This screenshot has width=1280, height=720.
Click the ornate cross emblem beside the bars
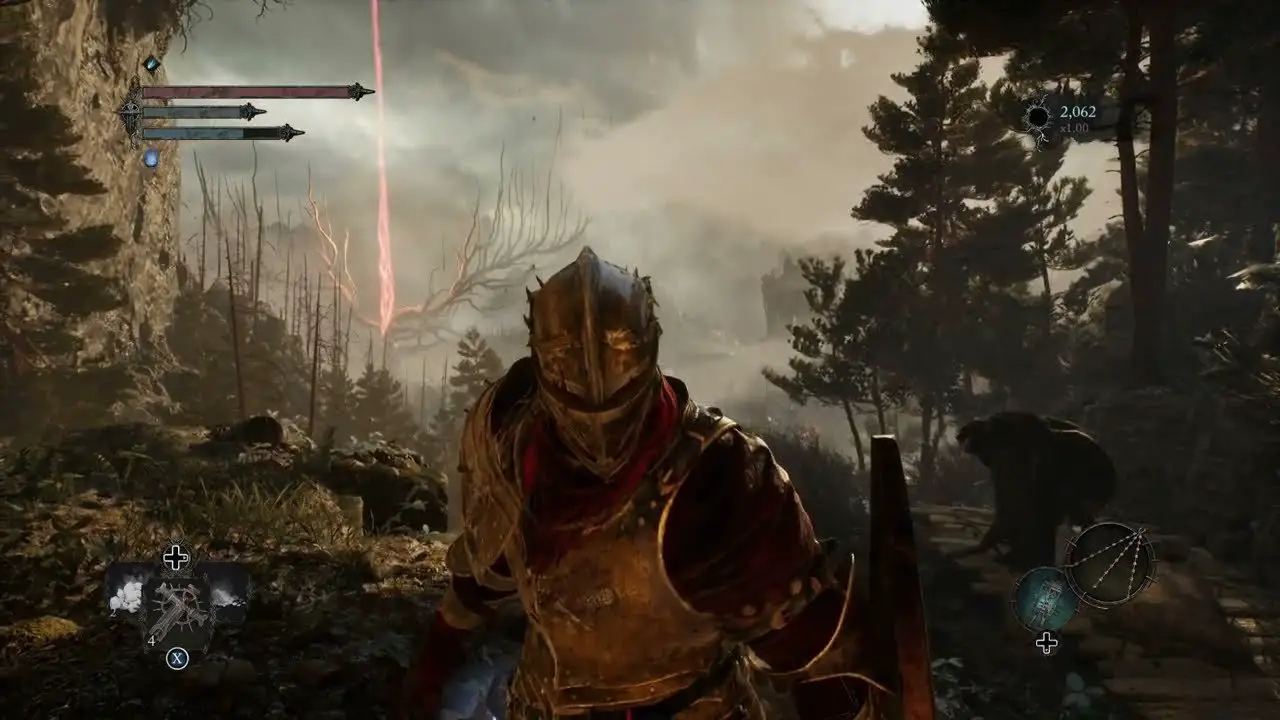coord(131,113)
